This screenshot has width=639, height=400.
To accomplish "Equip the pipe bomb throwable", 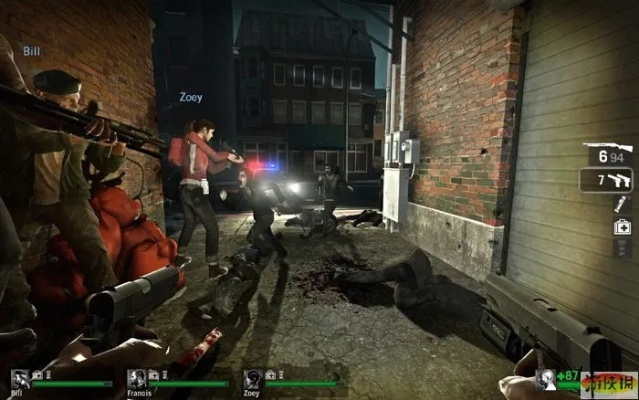I will 621,204.
